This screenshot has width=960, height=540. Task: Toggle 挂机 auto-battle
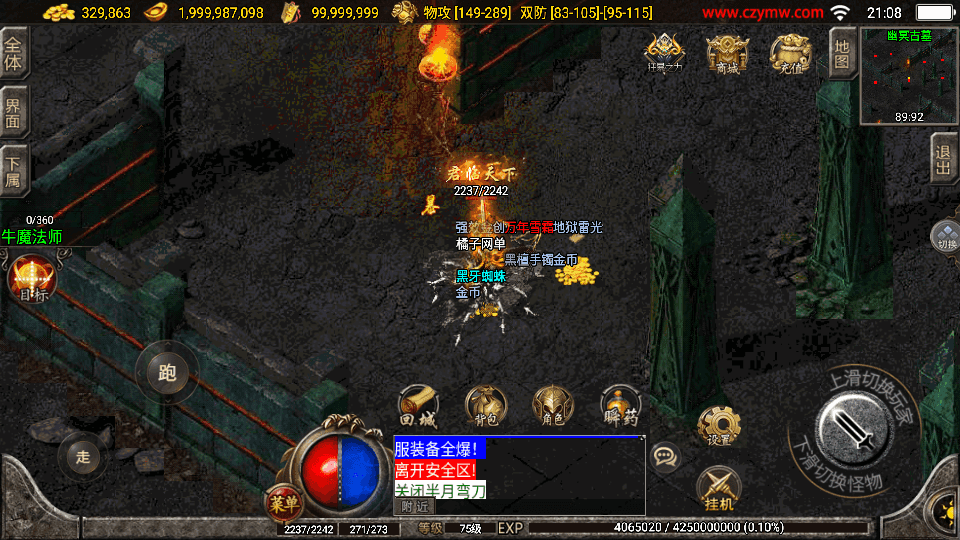tap(718, 488)
